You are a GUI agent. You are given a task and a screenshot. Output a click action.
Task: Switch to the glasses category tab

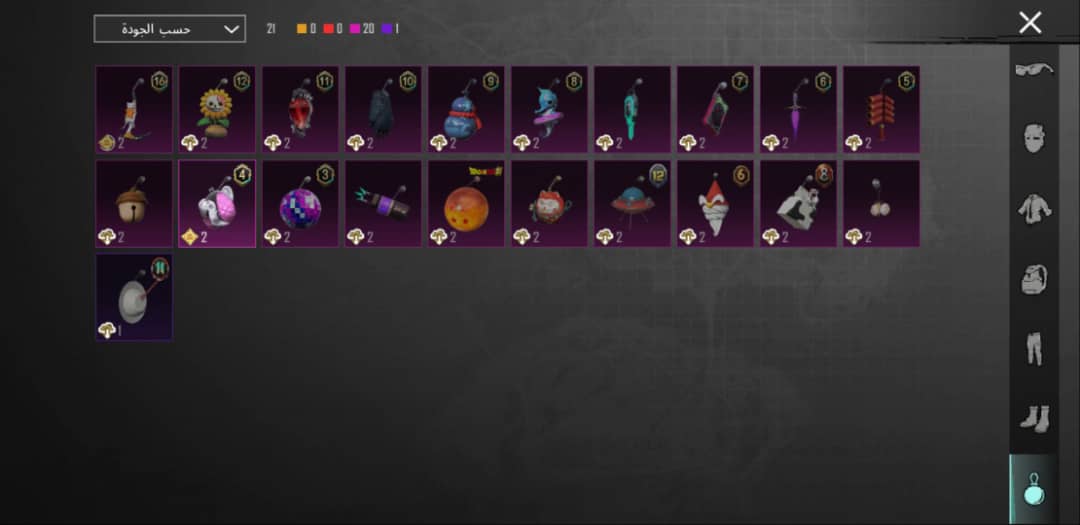[1034, 69]
